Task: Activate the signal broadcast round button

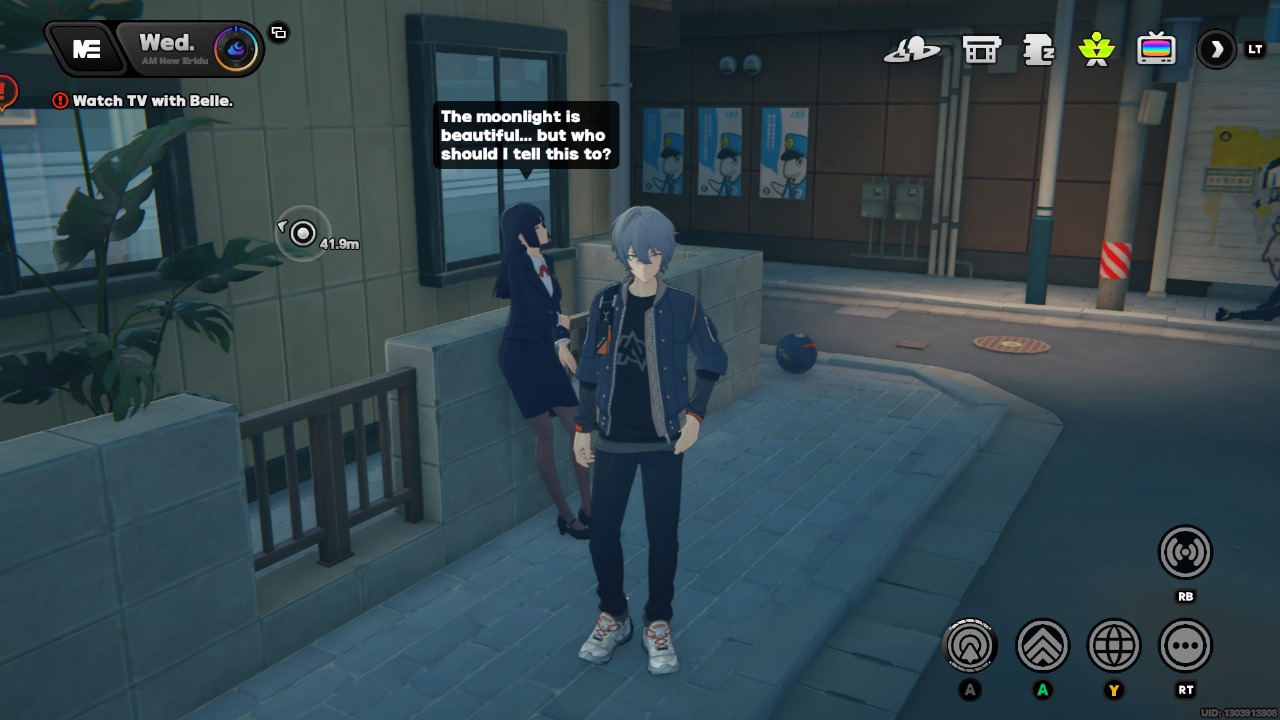Action: point(1185,552)
